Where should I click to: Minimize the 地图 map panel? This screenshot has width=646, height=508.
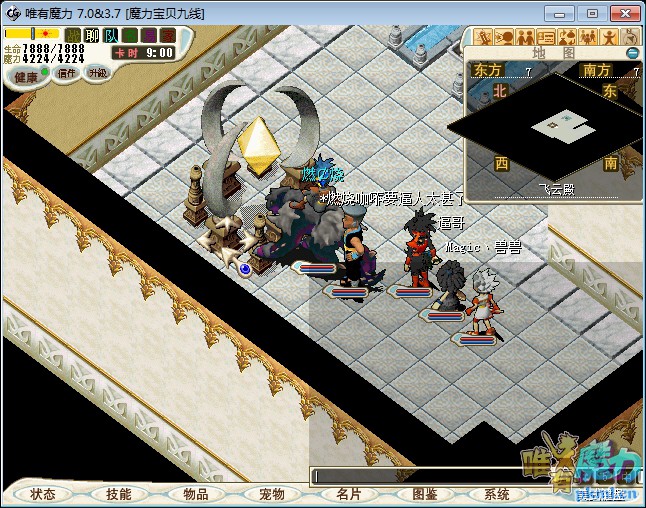632,52
